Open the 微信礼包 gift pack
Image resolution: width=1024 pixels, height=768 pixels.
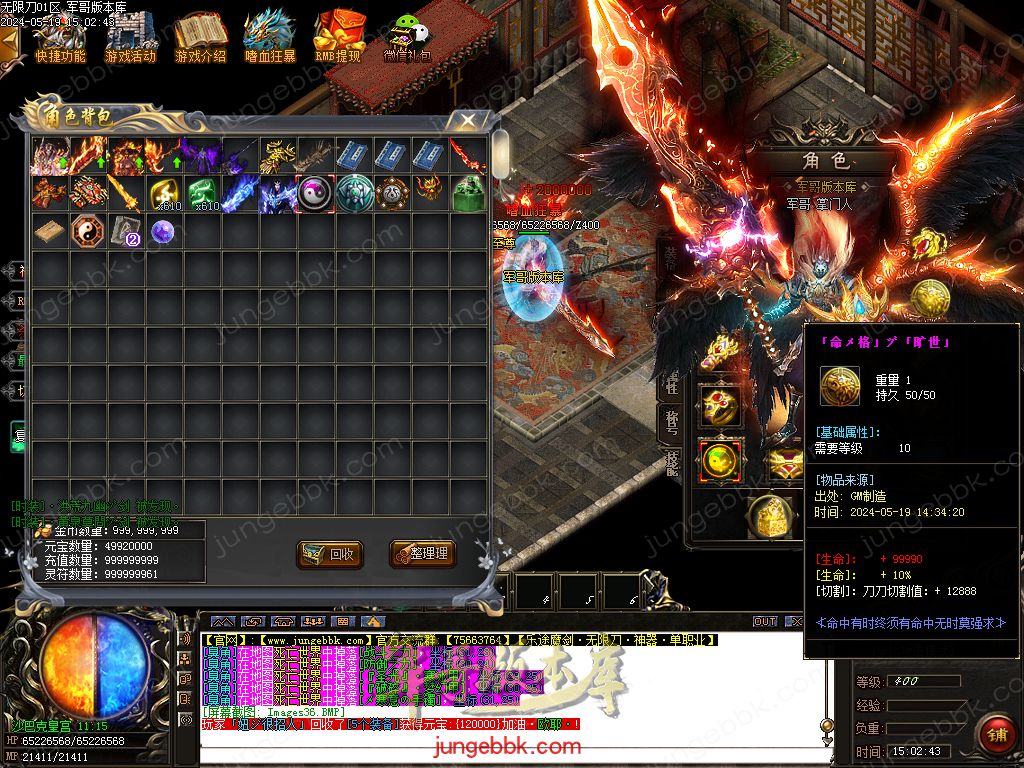pyautogui.click(x=407, y=38)
